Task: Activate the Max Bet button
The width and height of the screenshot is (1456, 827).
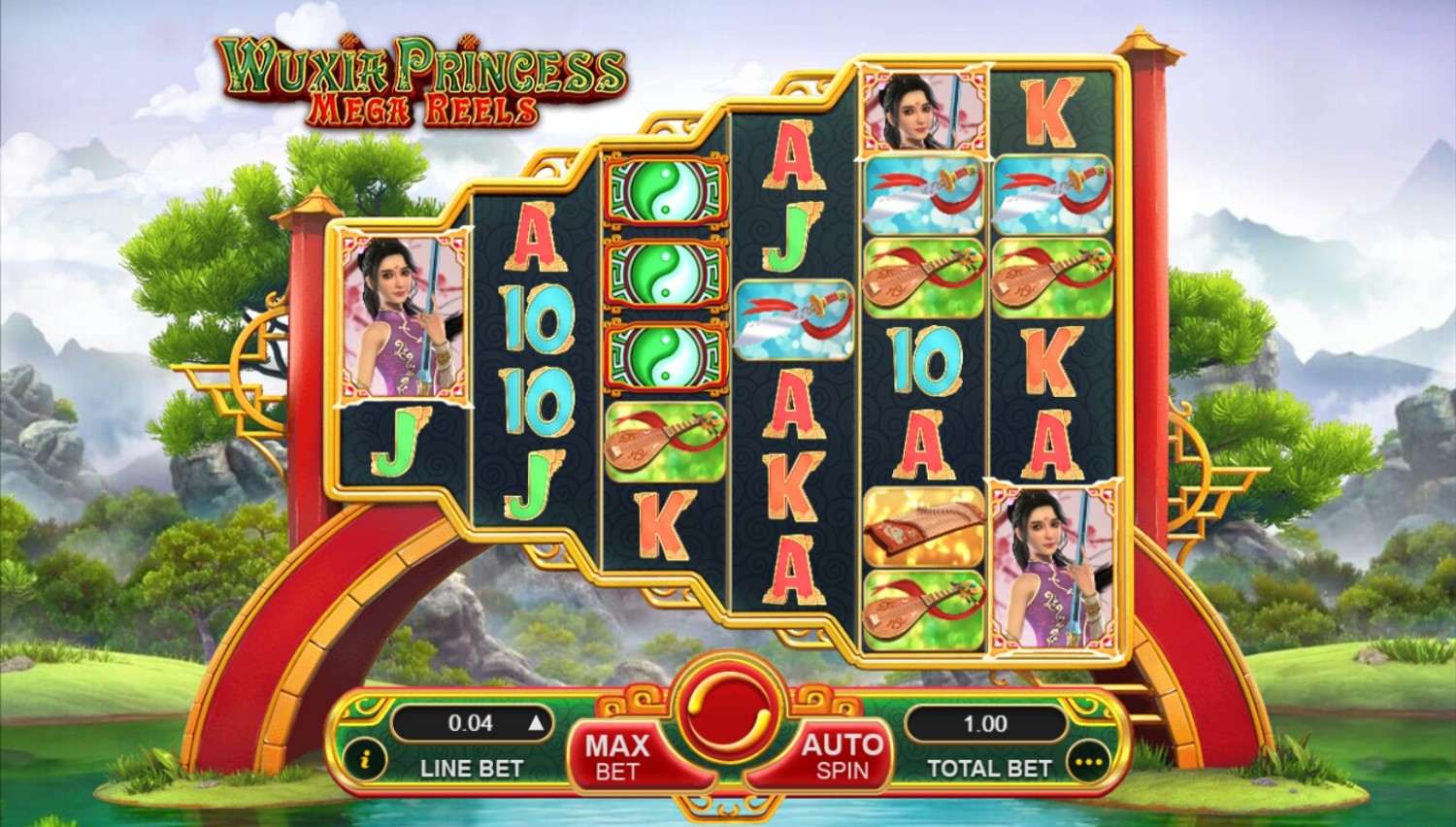Action: point(617,757)
